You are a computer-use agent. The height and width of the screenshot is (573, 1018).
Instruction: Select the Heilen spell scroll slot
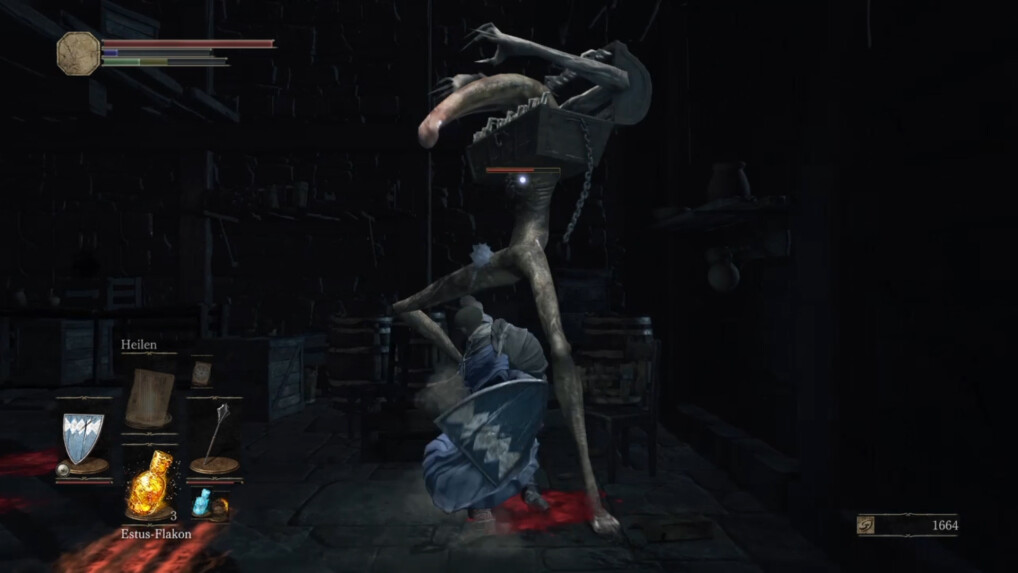click(148, 393)
